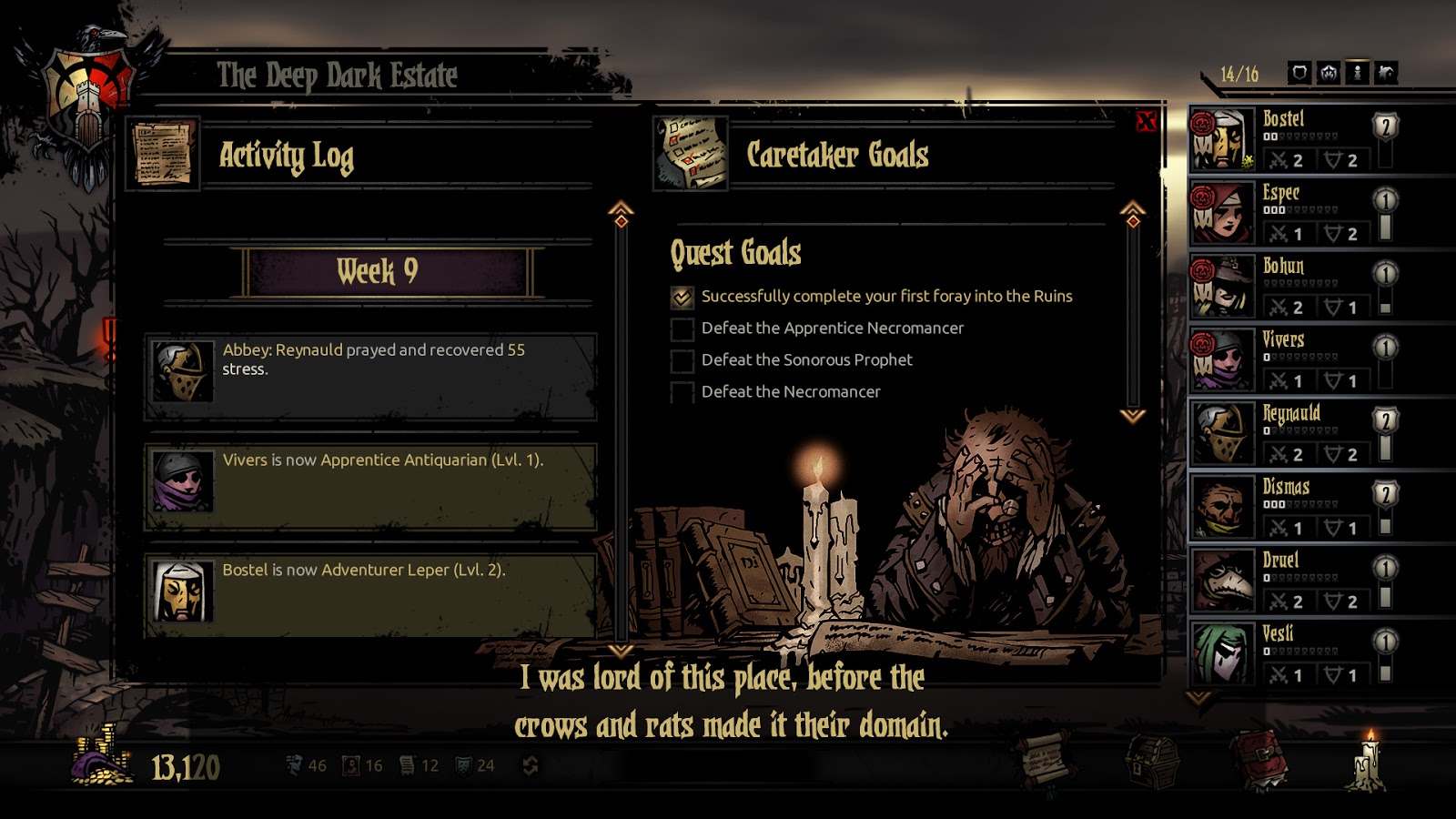Close the Activity Log and Goals window
Screen dimensions: 1456x819
click(x=1146, y=121)
